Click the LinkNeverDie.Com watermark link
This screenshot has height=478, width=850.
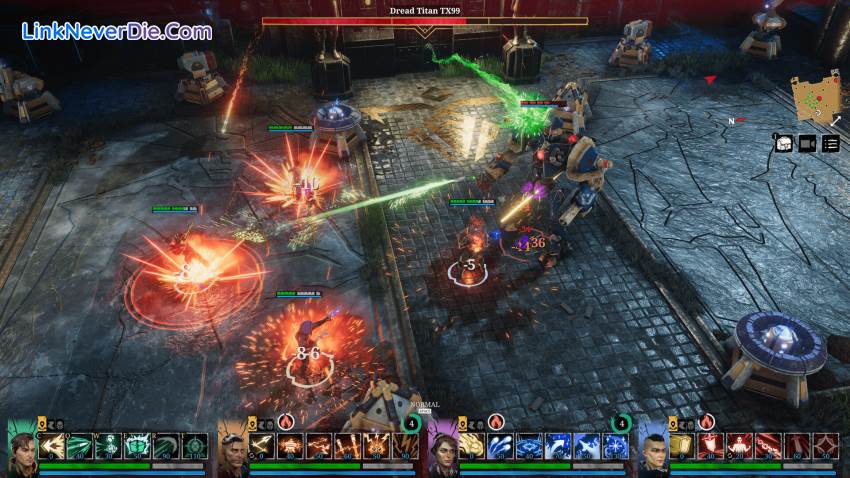tap(115, 31)
